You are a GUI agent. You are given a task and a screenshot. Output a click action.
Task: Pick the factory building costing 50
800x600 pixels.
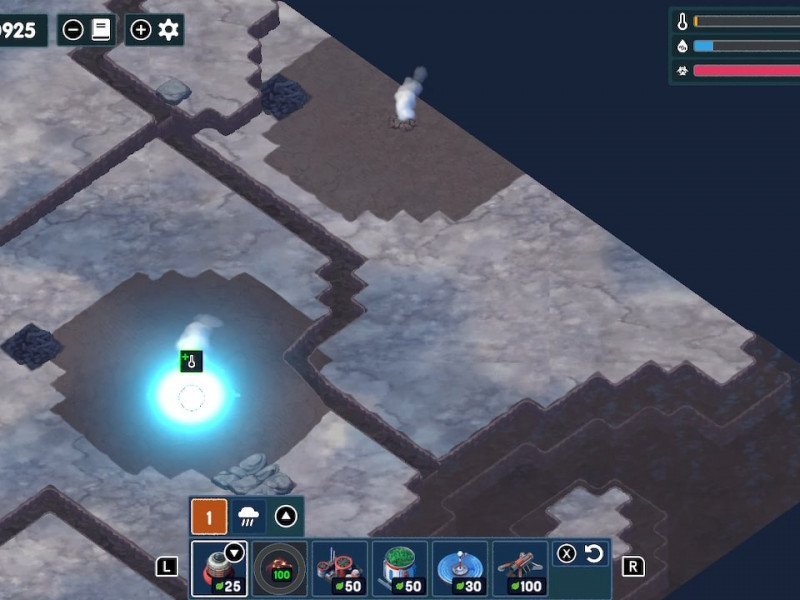pyautogui.click(x=339, y=569)
